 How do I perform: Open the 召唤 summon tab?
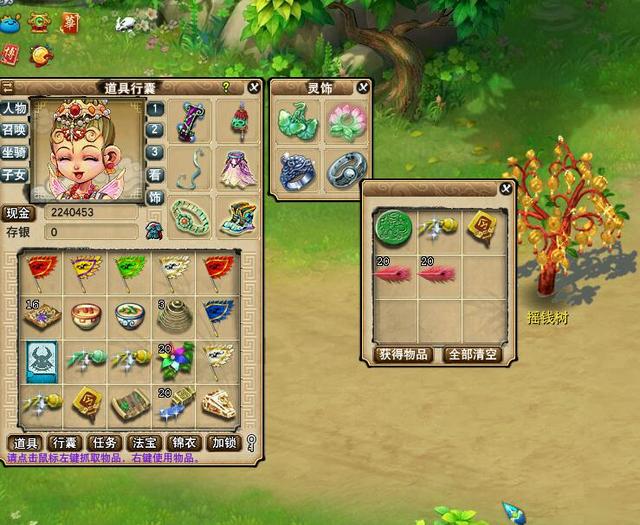coord(14,130)
